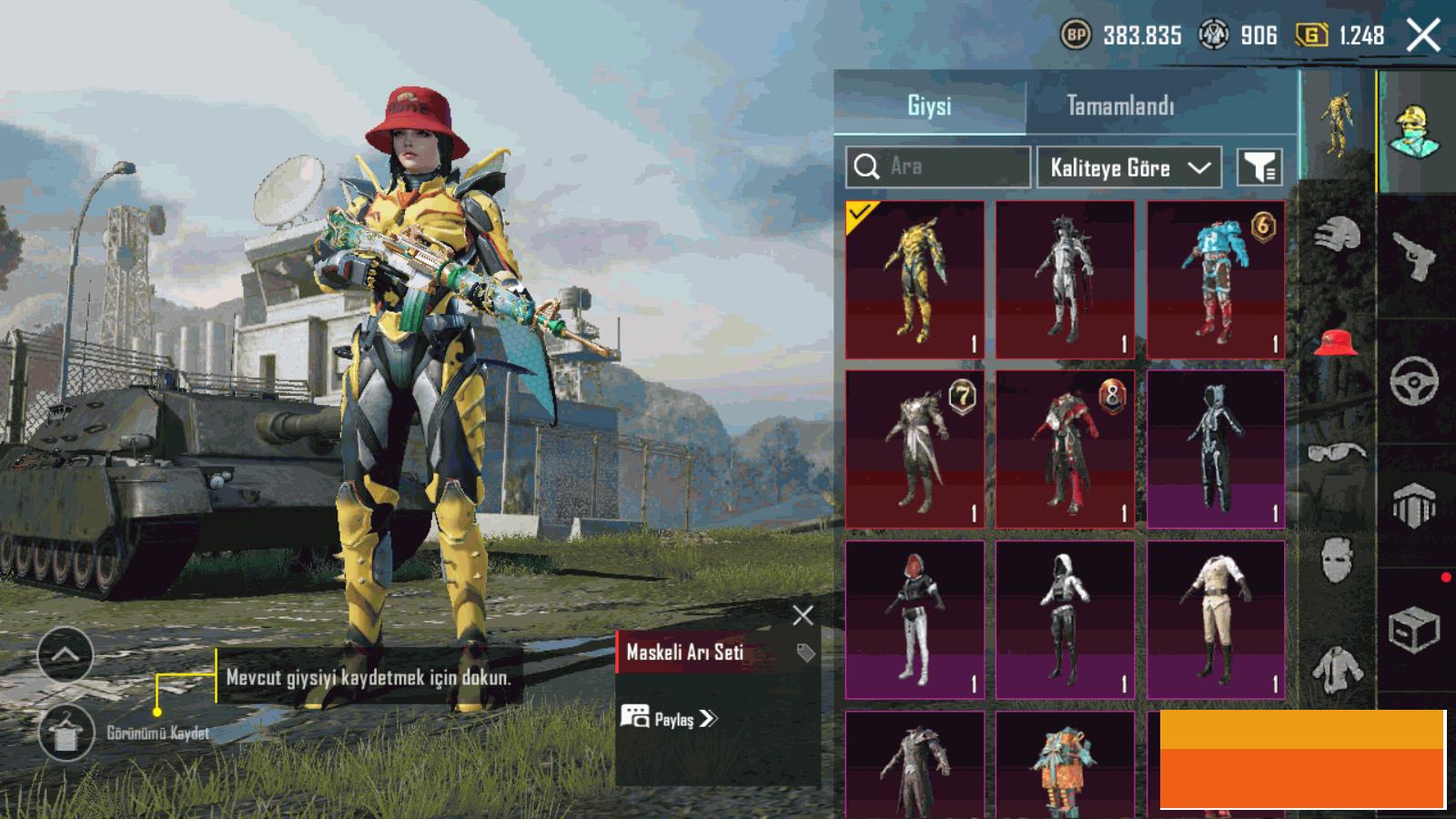This screenshot has width=1456, height=819.
Task: Open the red bucket hat category
Action: (1336, 342)
